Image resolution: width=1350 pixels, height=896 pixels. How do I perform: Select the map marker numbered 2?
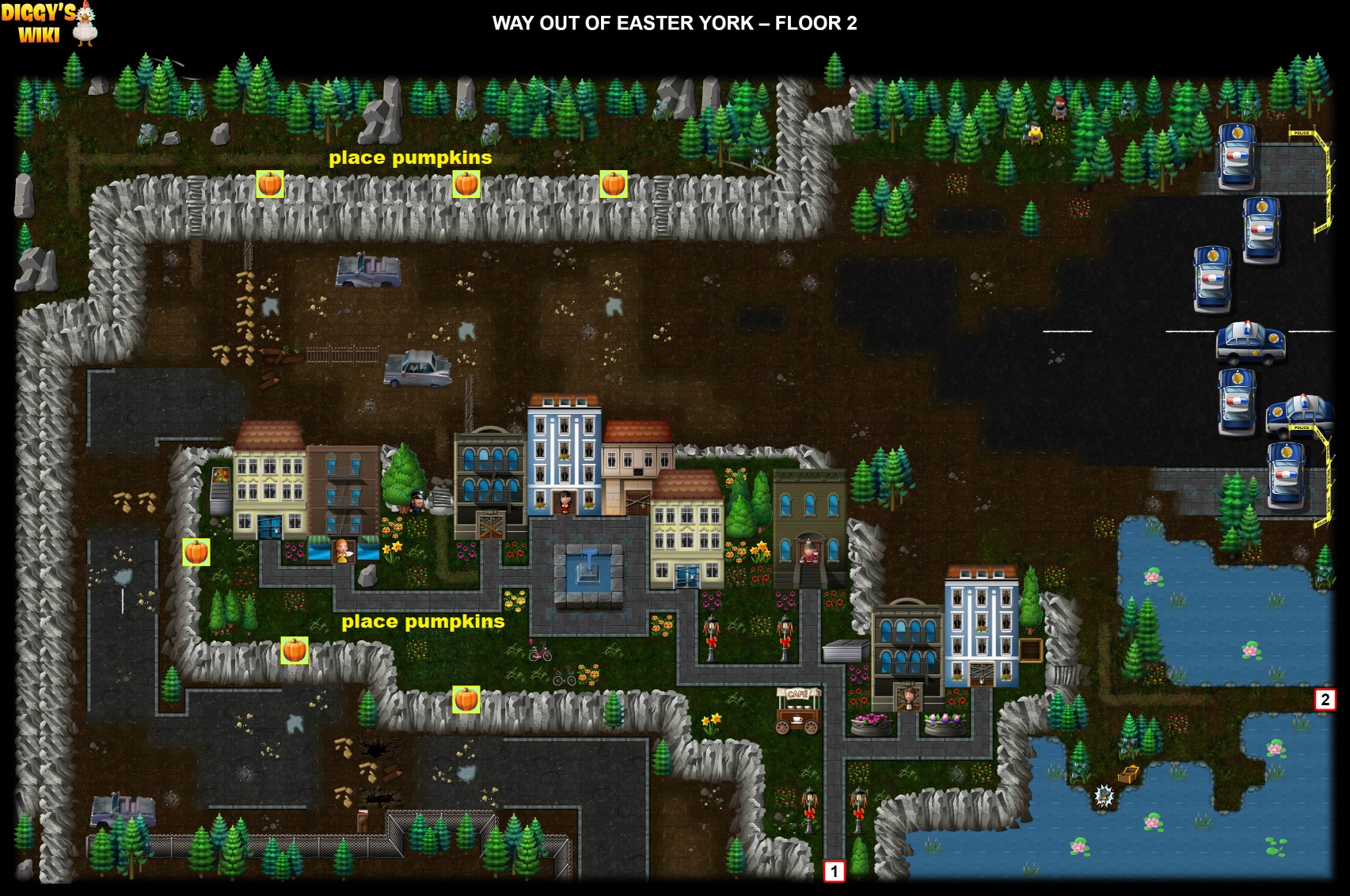pyautogui.click(x=1325, y=700)
